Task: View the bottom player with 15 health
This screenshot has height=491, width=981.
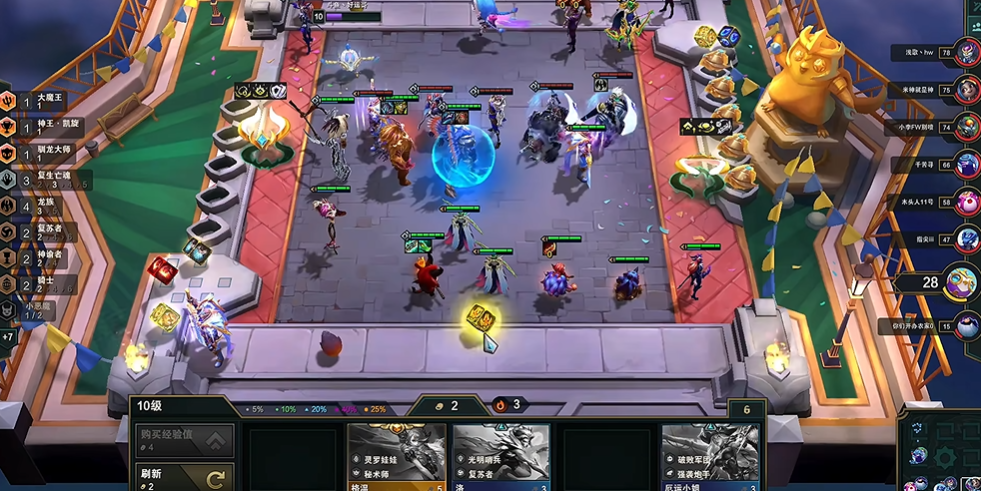Action: coord(966,326)
